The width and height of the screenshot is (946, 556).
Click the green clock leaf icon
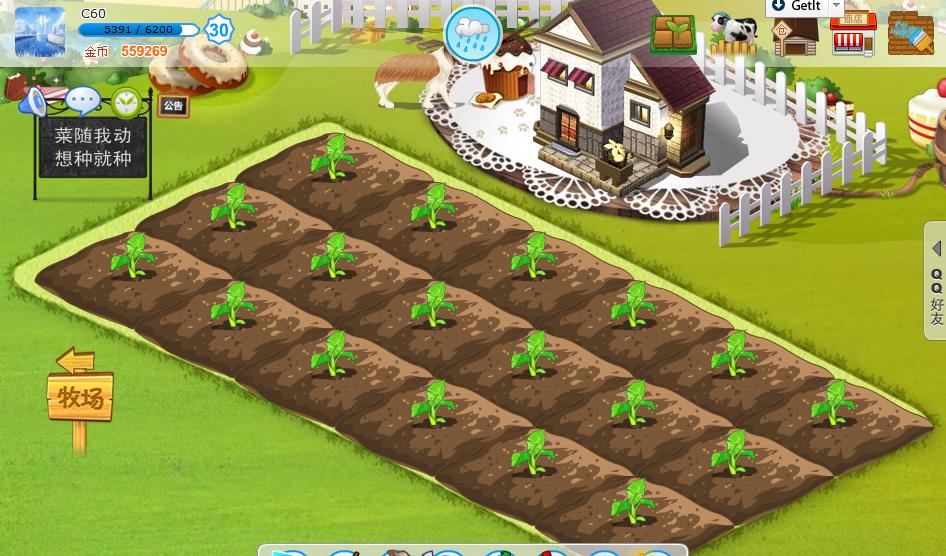tap(127, 102)
